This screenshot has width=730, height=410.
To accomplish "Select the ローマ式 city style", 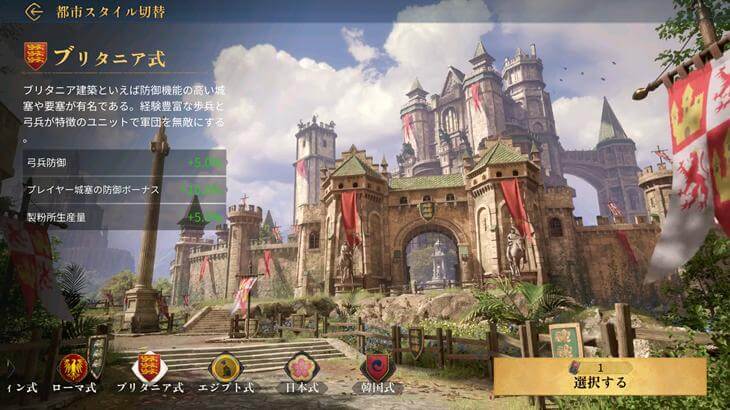I will pyautogui.click(x=74, y=368).
